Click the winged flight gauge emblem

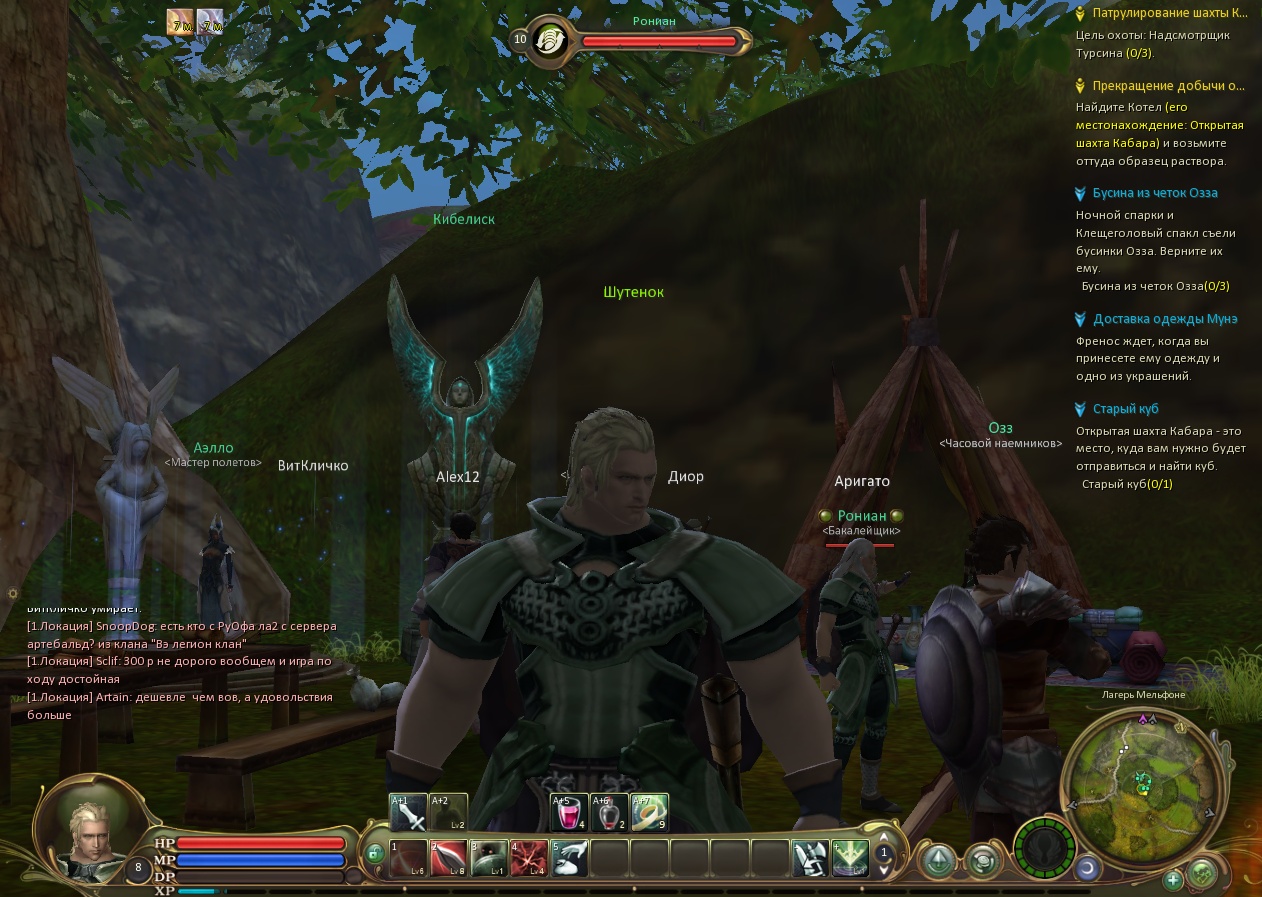(x=1045, y=852)
